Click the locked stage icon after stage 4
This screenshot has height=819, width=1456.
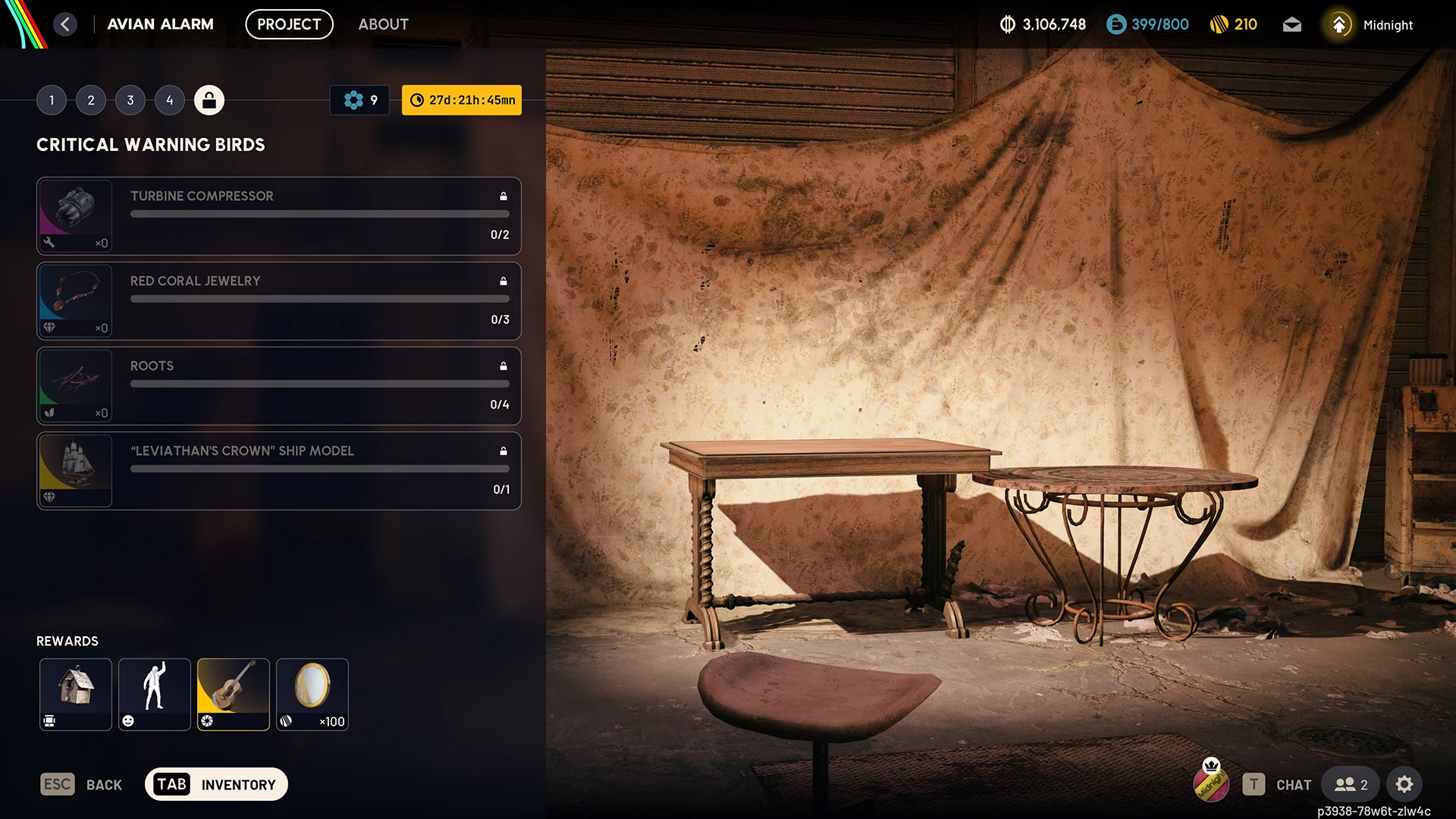(209, 99)
